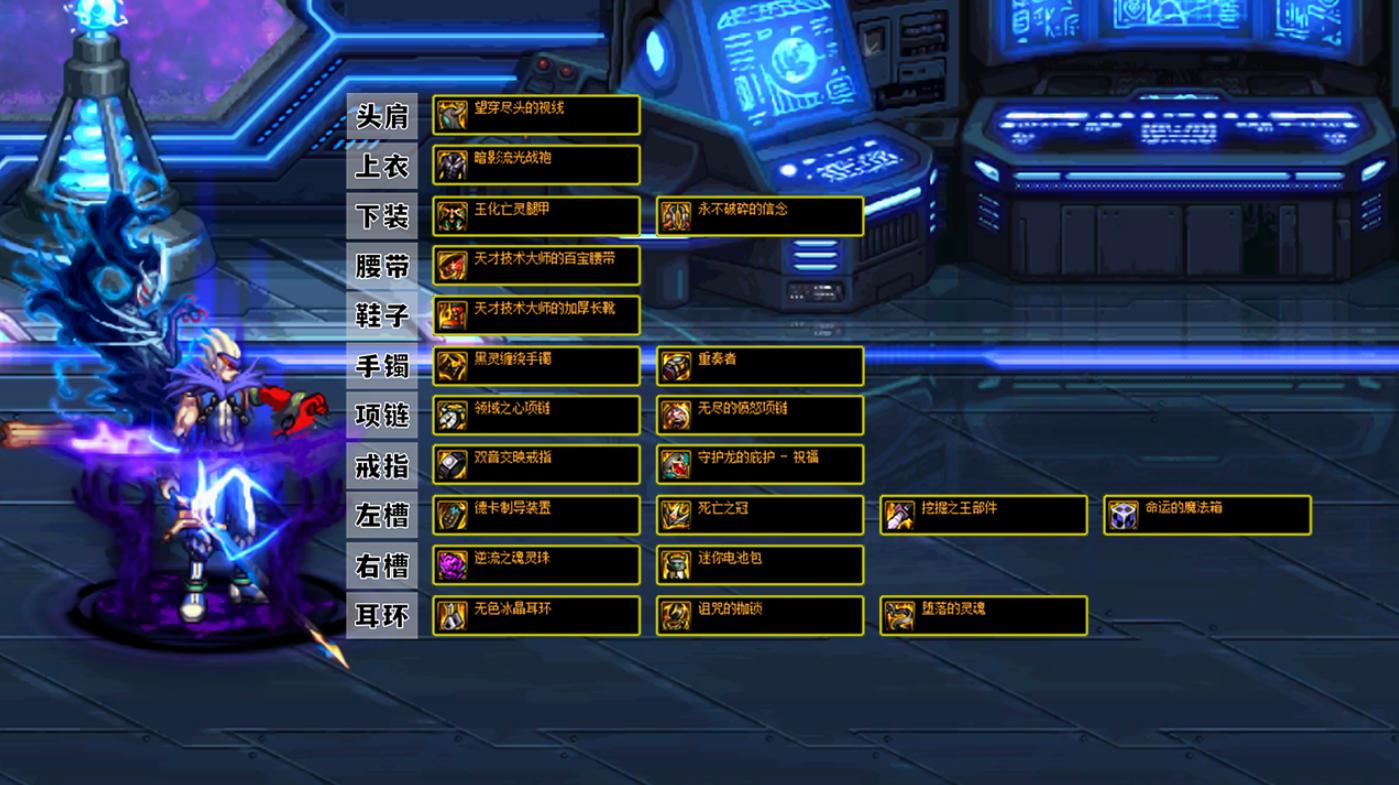Select the 黑灵缠绕手镯 bracelet
Screen dimensions: 1399x785
(x=536, y=366)
